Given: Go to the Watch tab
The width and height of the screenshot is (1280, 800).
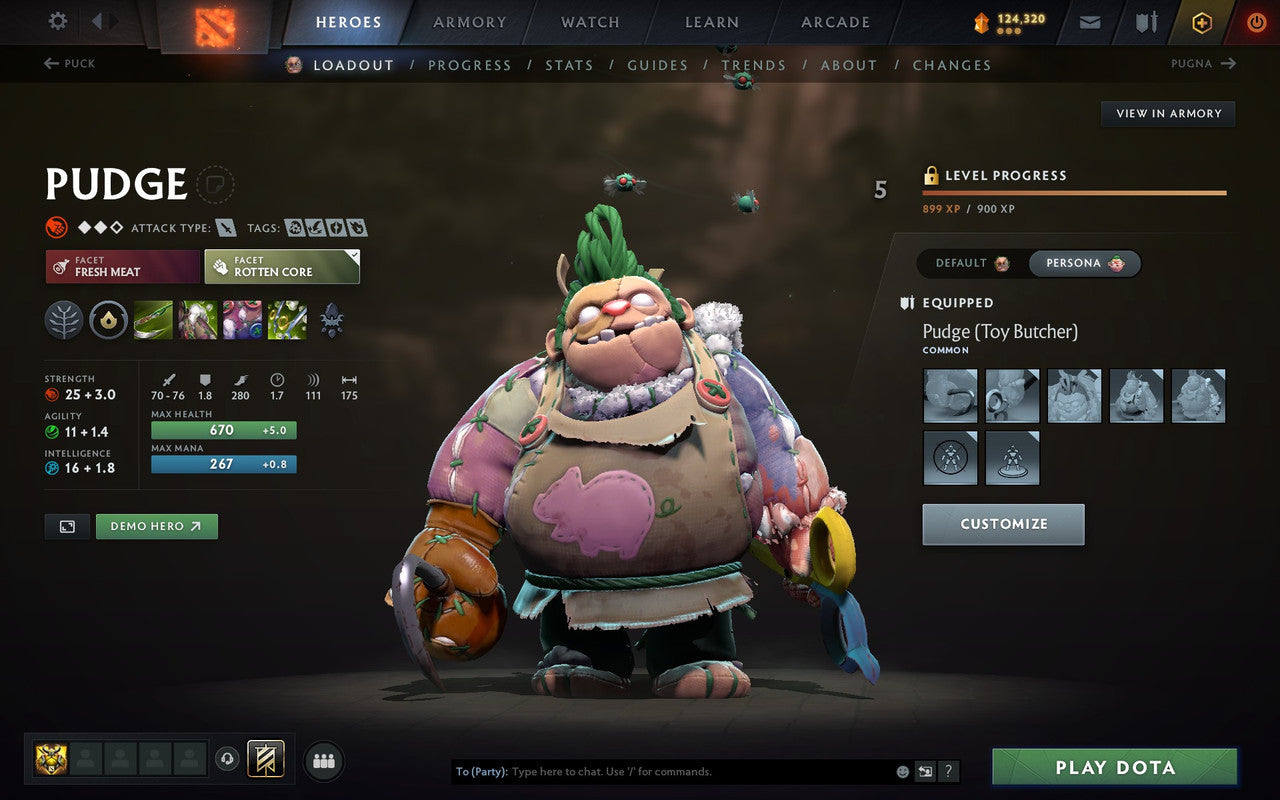Looking at the screenshot, I should pyautogui.click(x=590, y=22).
